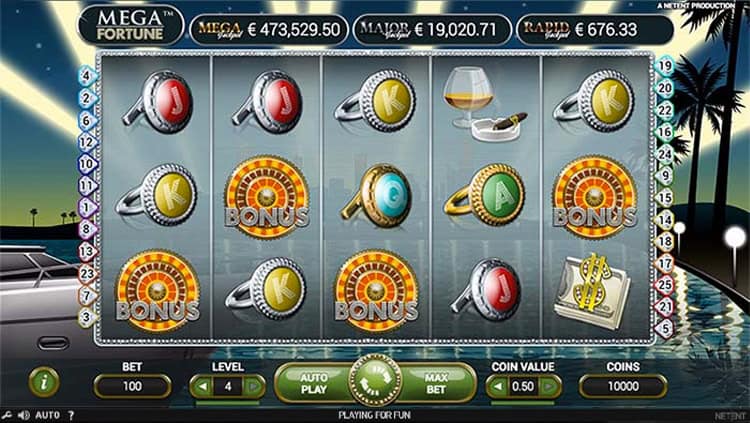The width and height of the screenshot is (750, 423).
Task: Open game settings wrench icon
Action: pos(8,414)
